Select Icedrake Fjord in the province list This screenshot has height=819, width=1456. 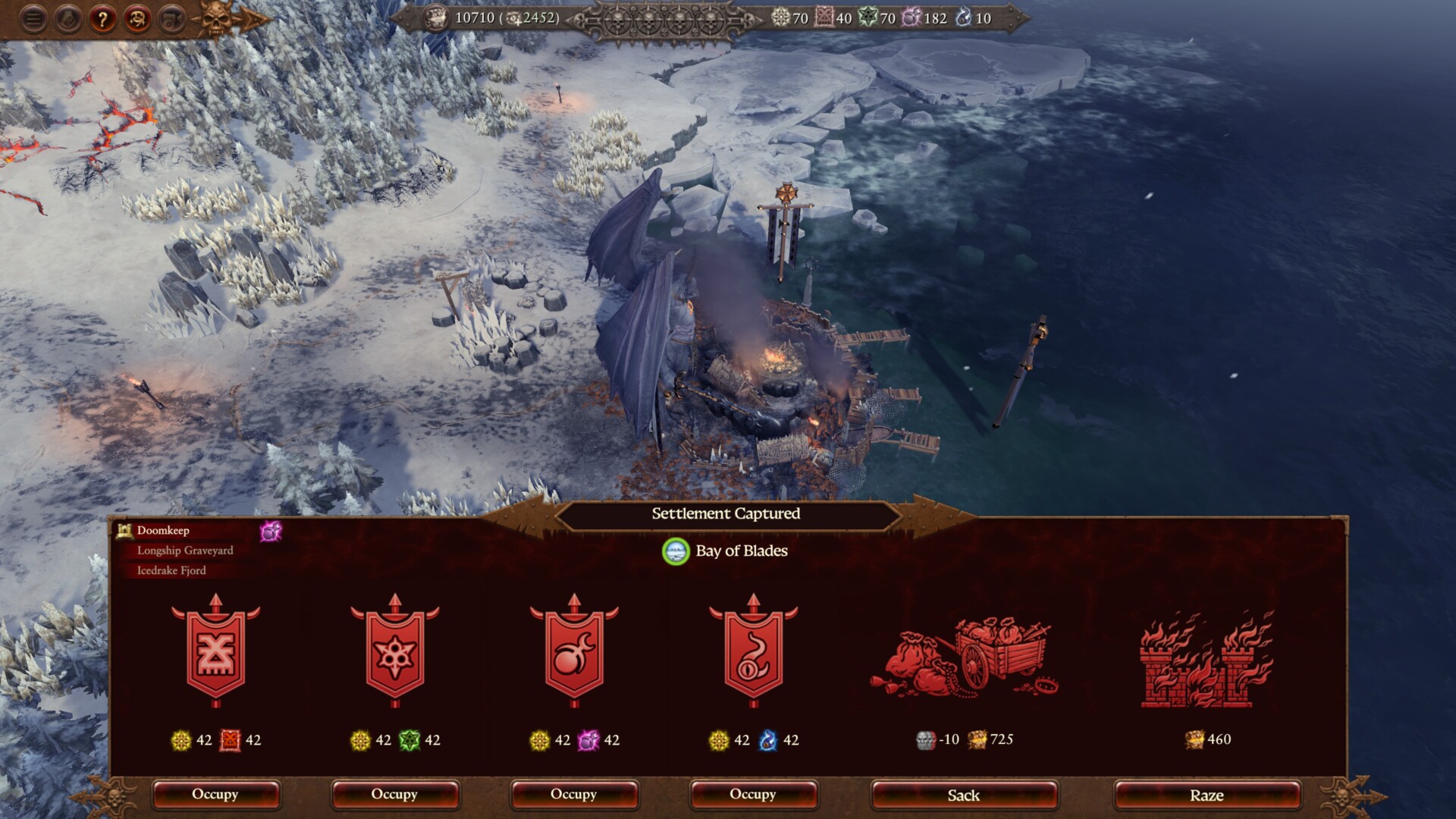[x=171, y=570]
